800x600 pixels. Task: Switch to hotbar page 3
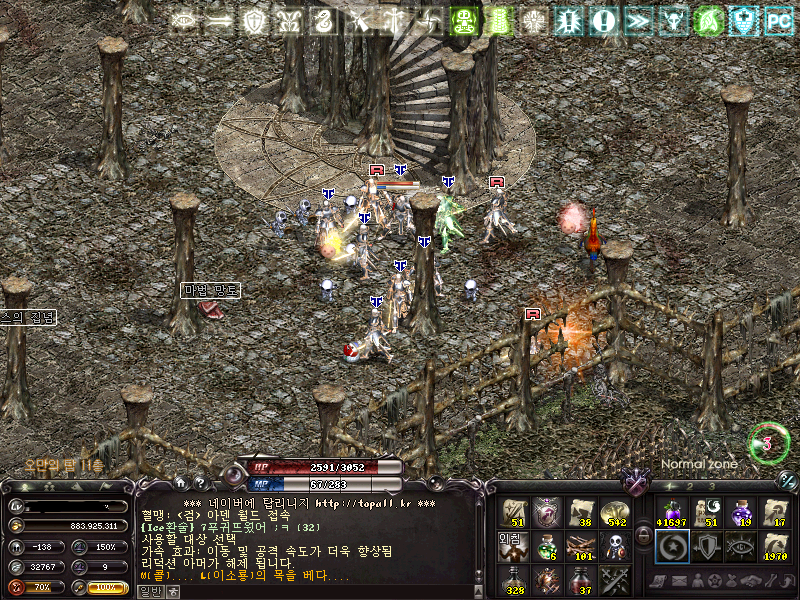(x=713, y=487)
